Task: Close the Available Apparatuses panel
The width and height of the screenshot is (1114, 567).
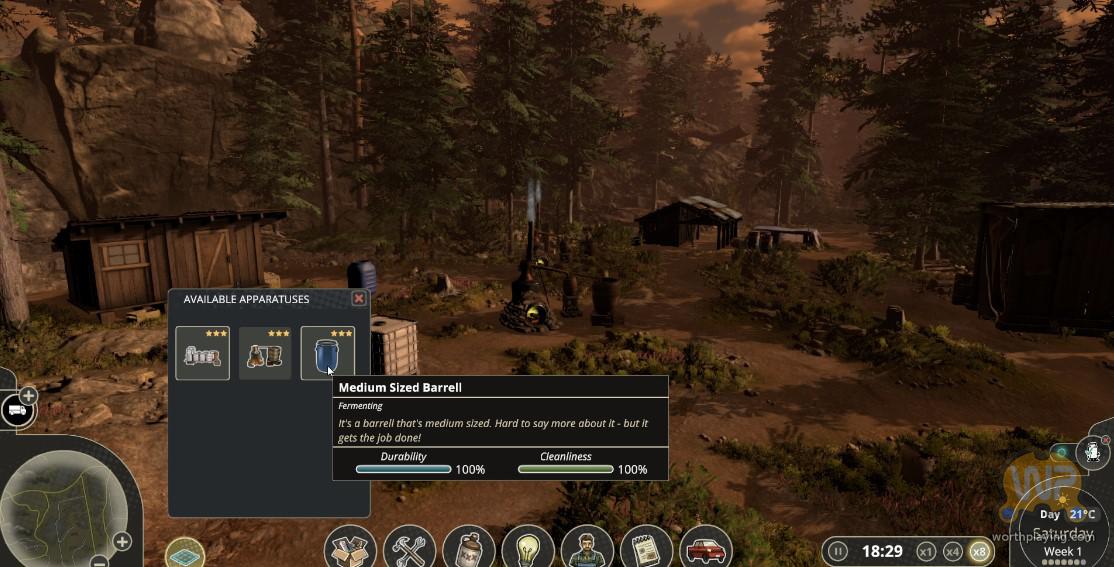Action: click(x=359, y=299)
